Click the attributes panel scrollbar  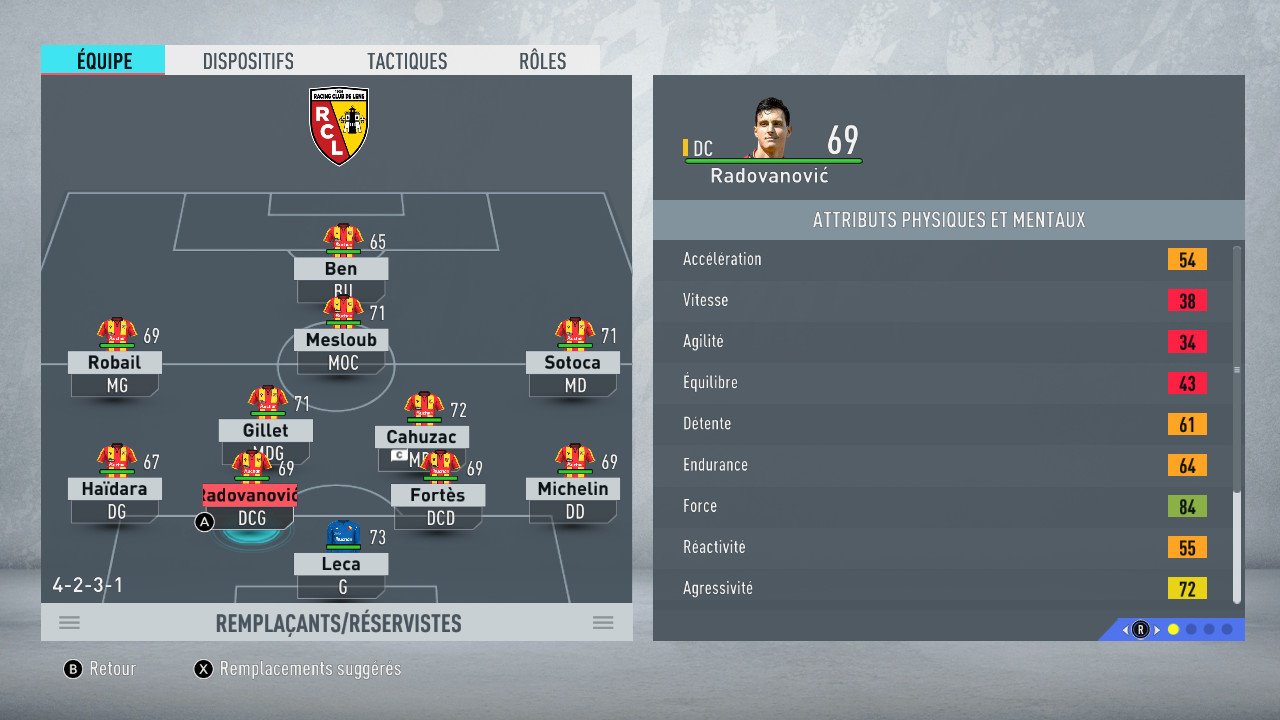tap(1237, 370)
